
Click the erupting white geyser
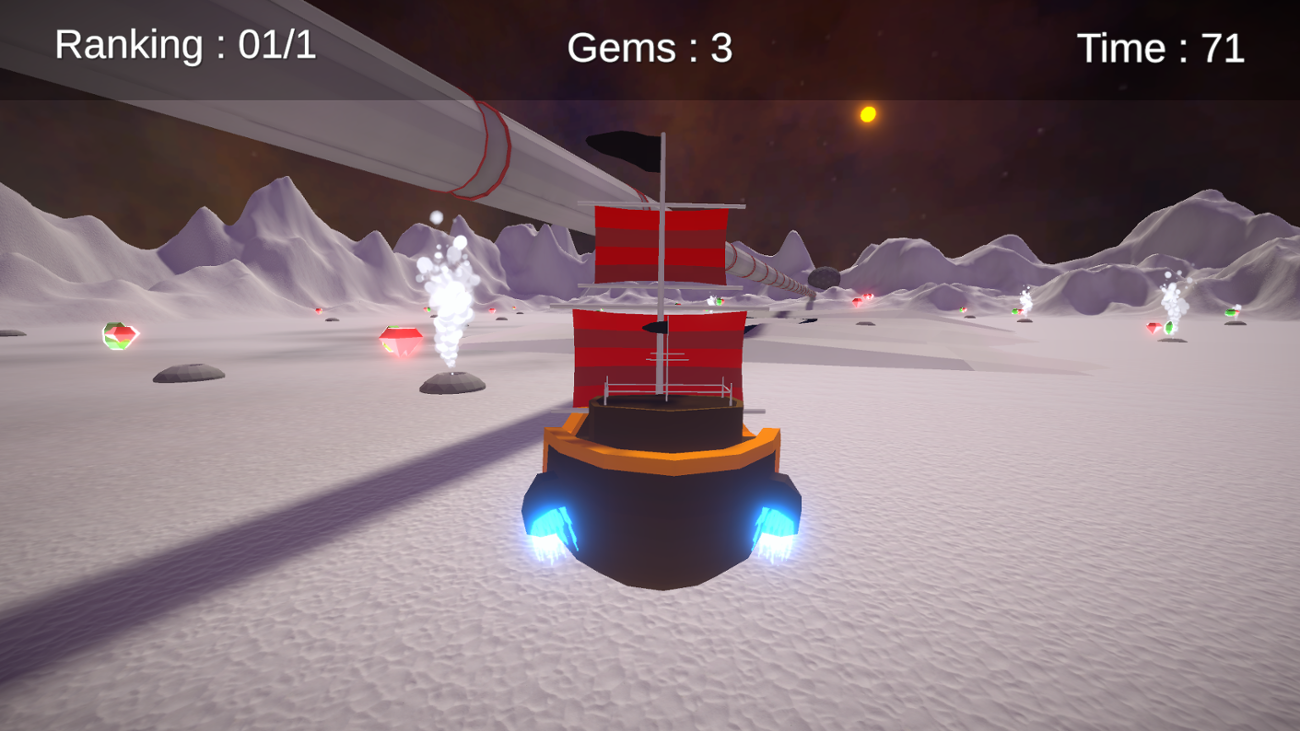449,300
